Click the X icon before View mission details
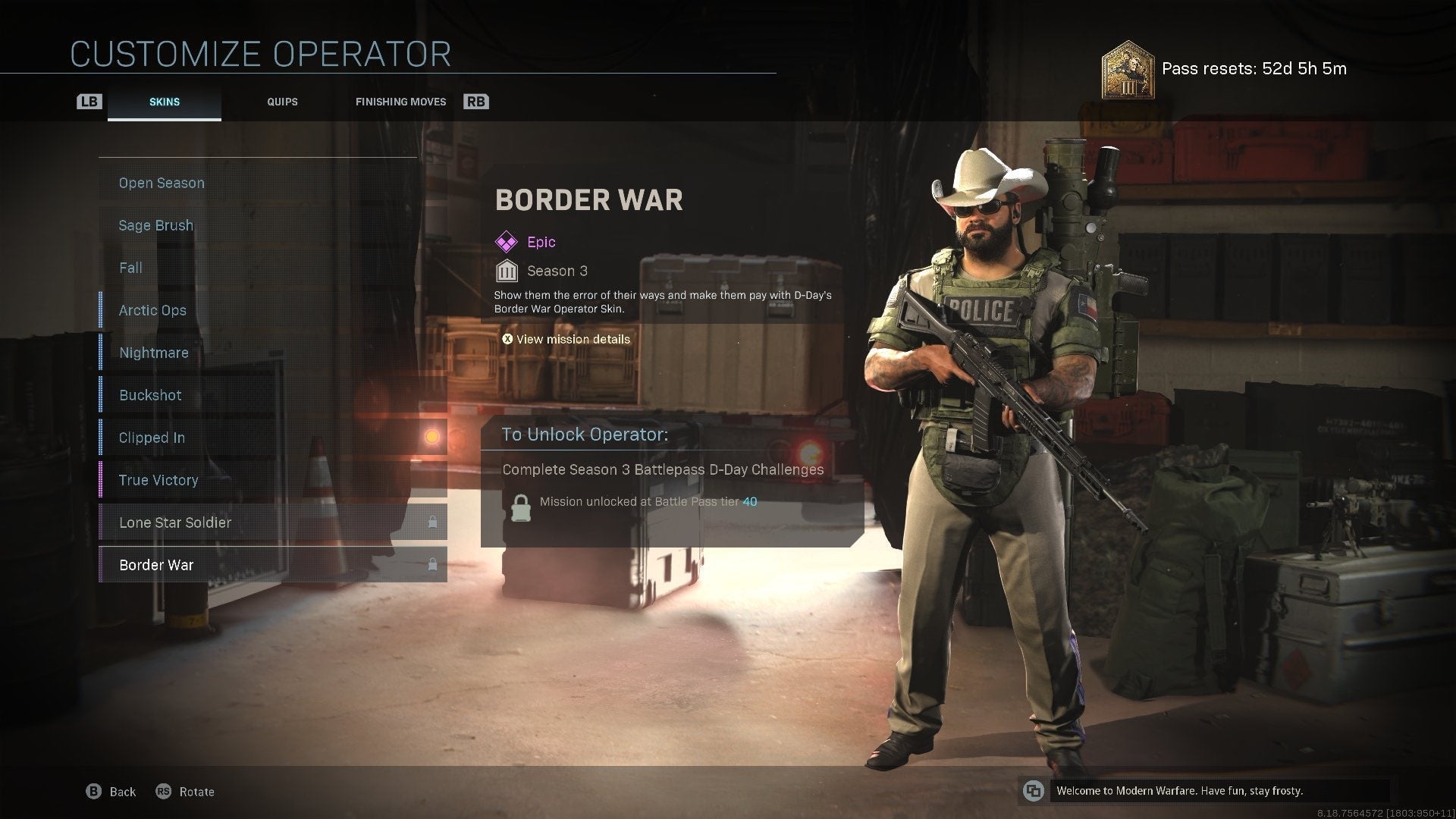1456x819 pixels. click(508, 339)
